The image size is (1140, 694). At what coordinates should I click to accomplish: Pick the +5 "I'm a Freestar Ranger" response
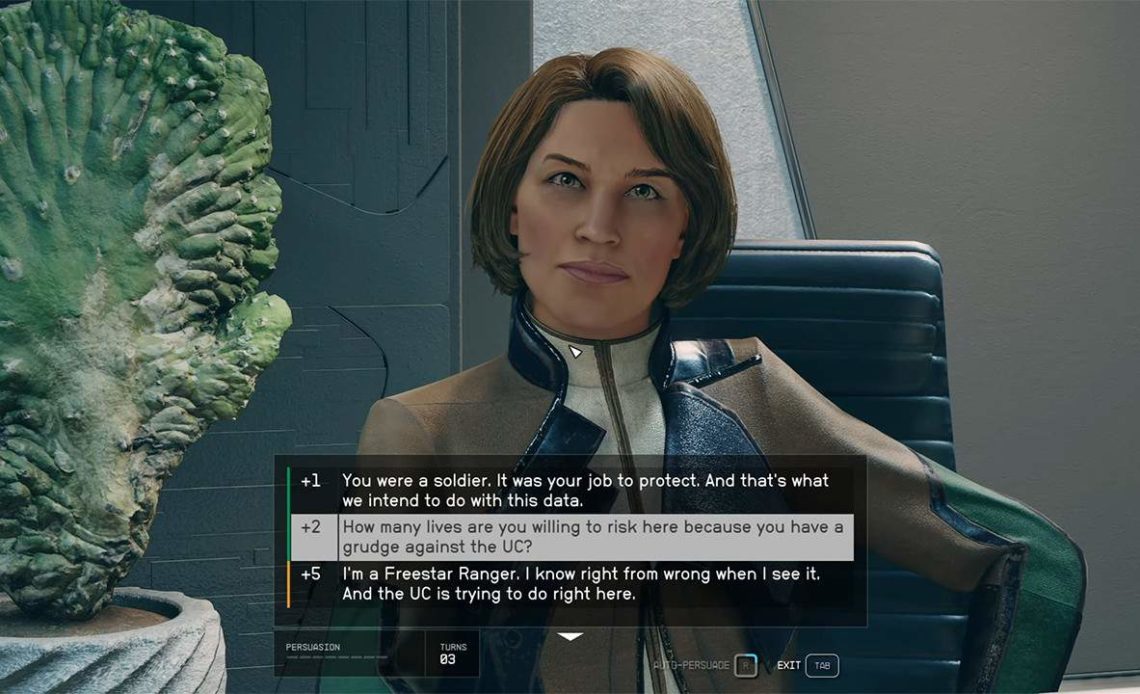tap(583, 583)
